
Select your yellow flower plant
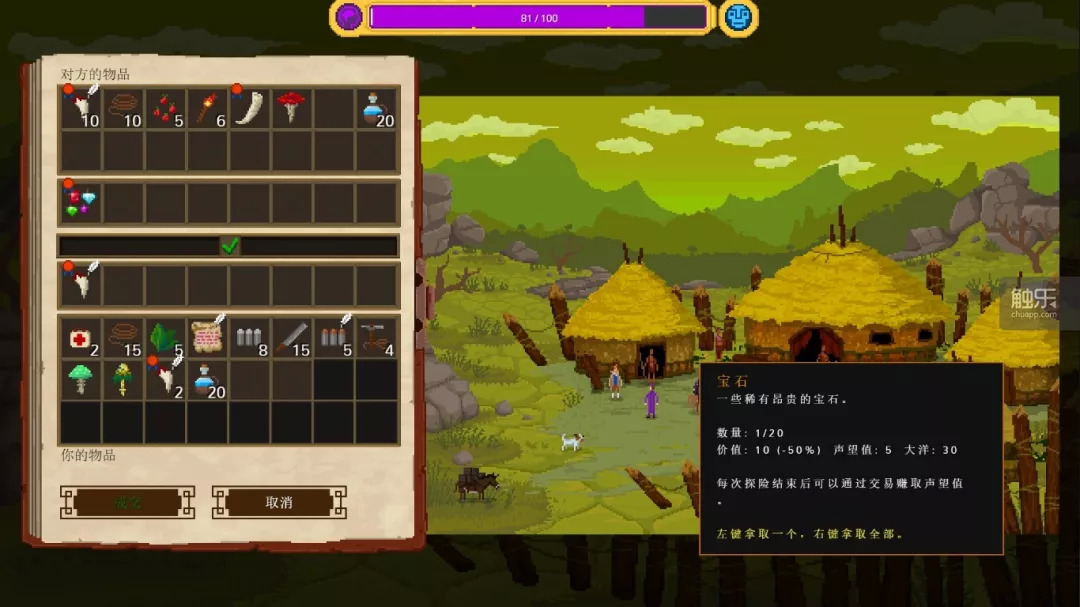pyautogui.click(x=123, y=380)
